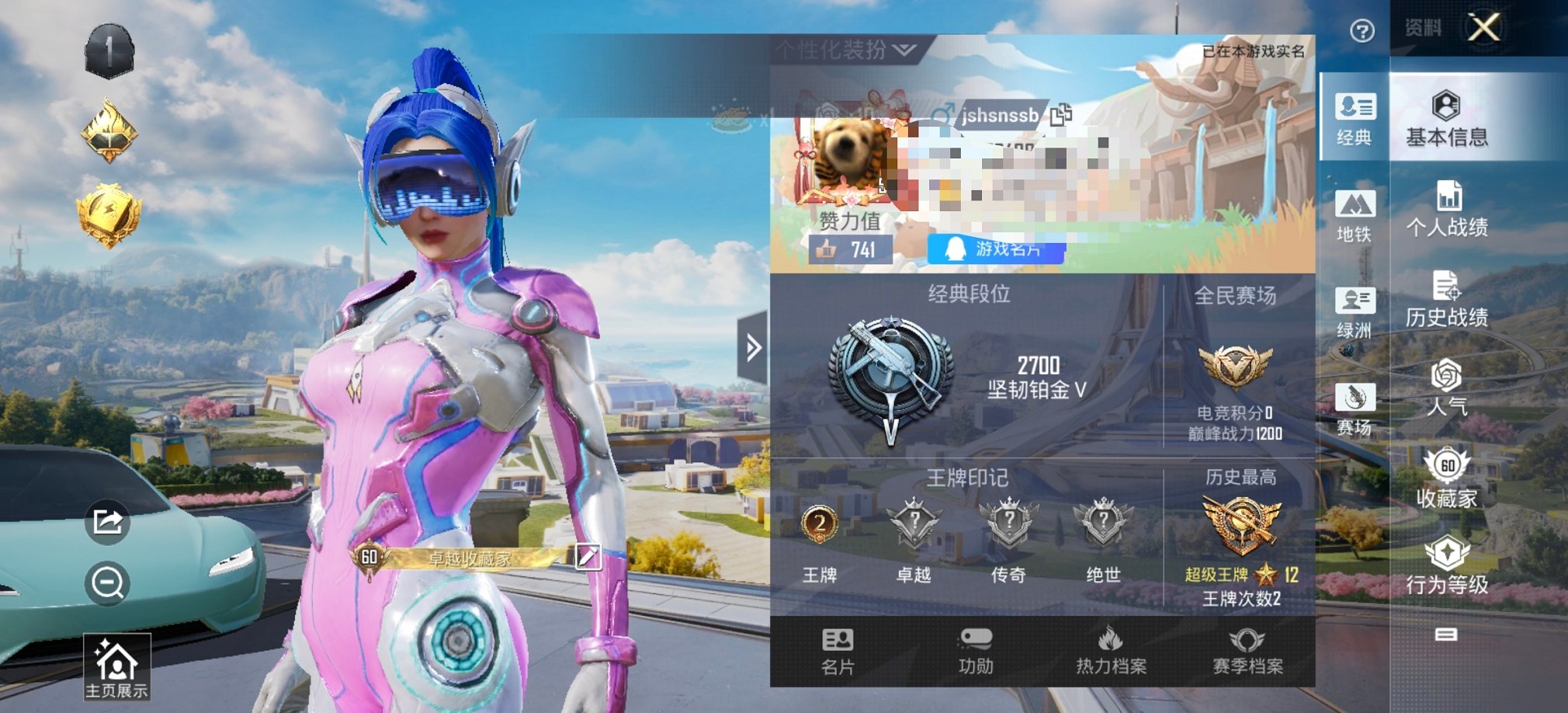Switch to the 基本信息 tab
The image size is (1568, 713).
[x=1447, y=119]
